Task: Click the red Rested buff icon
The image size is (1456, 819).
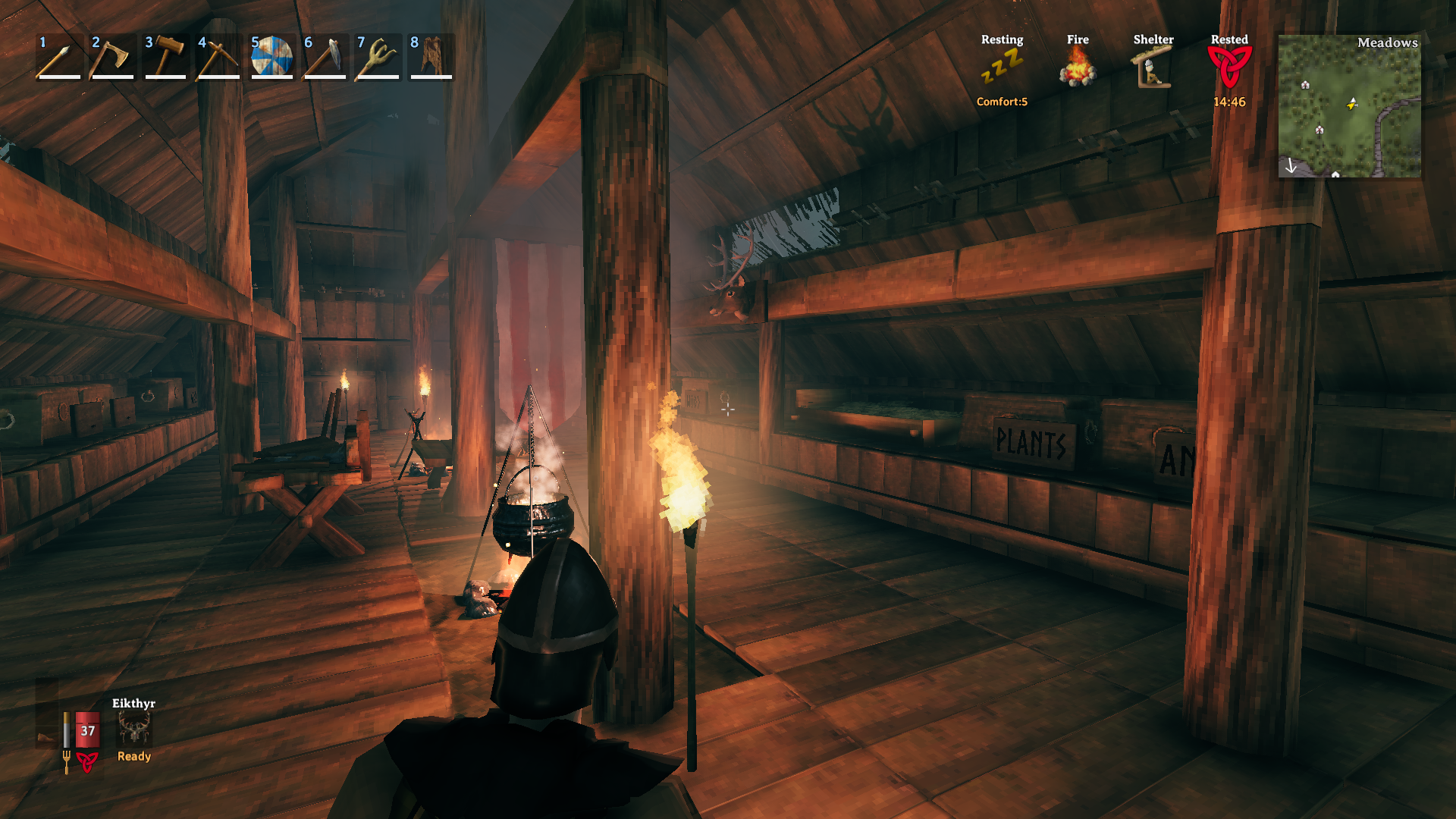Action: click(1228, 67)
